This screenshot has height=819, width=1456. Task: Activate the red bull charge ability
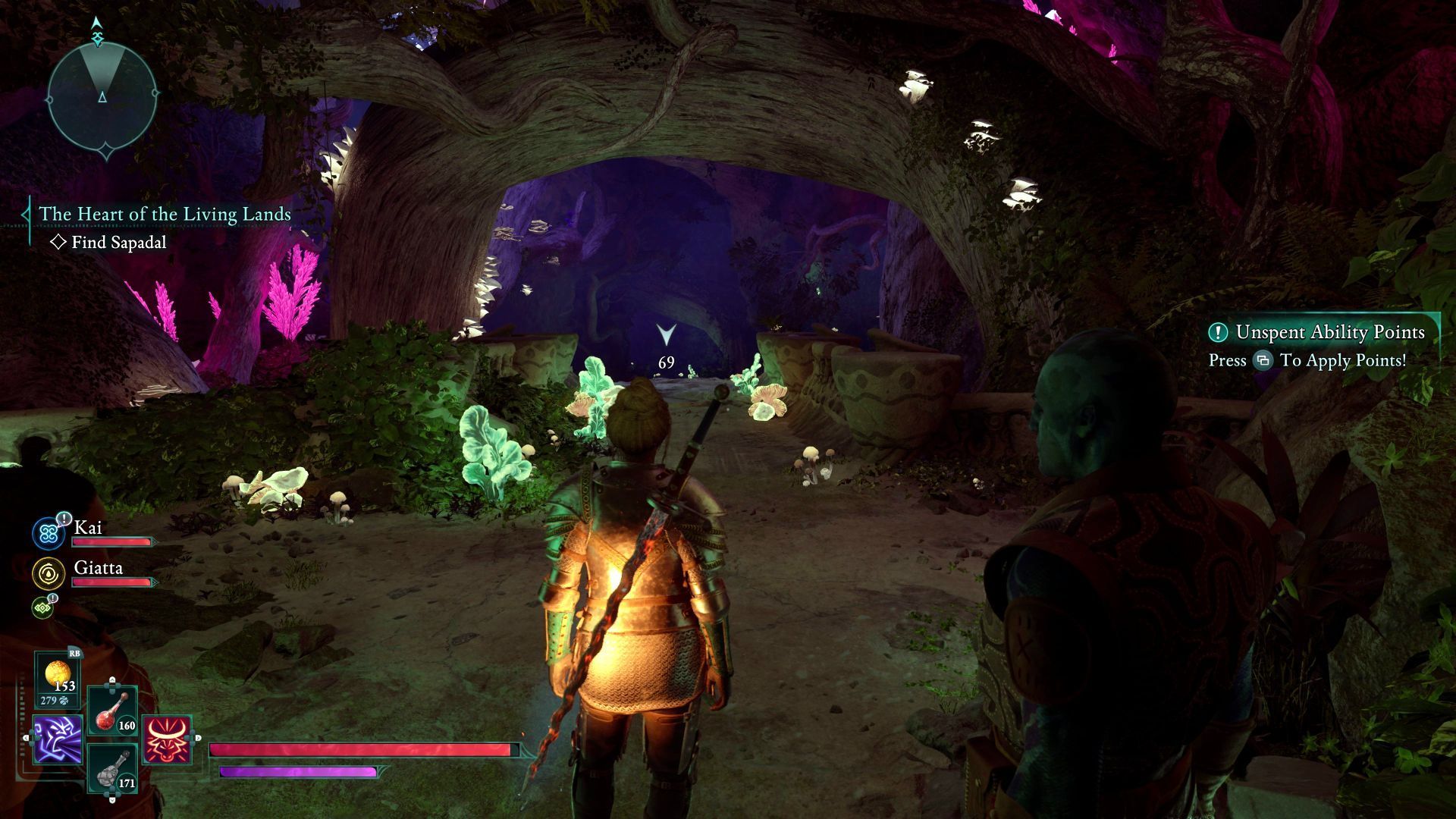(166, 739)
